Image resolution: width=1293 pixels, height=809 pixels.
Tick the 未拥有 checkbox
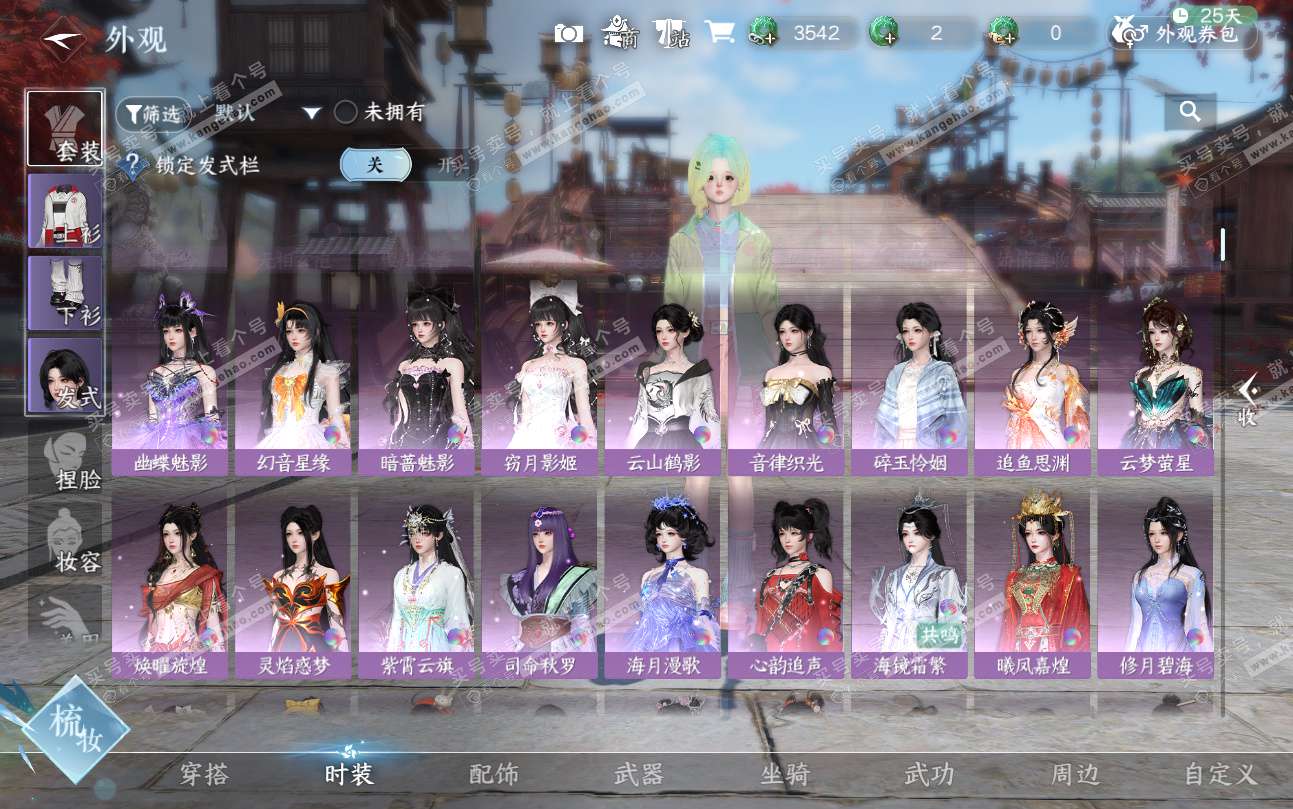[346, 113]
